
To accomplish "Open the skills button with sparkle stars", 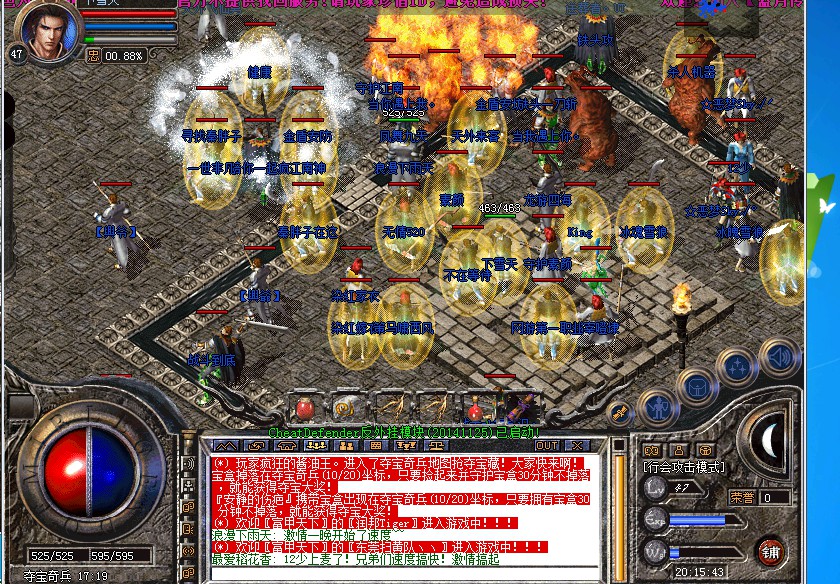I will coord(735,368).
